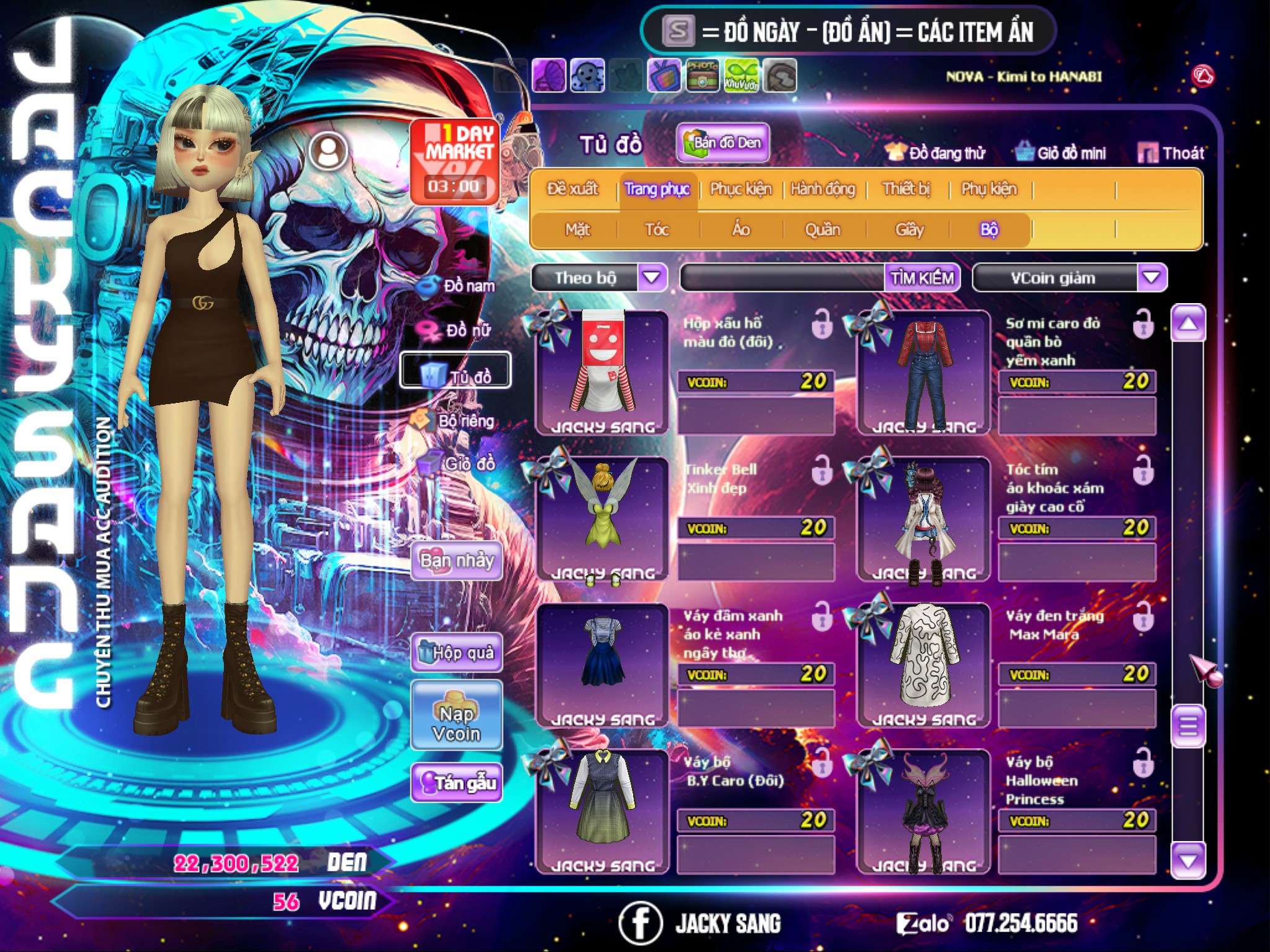
Task: Select the Hành động tab
Action: pyautogui.click(x=822, y=189)
